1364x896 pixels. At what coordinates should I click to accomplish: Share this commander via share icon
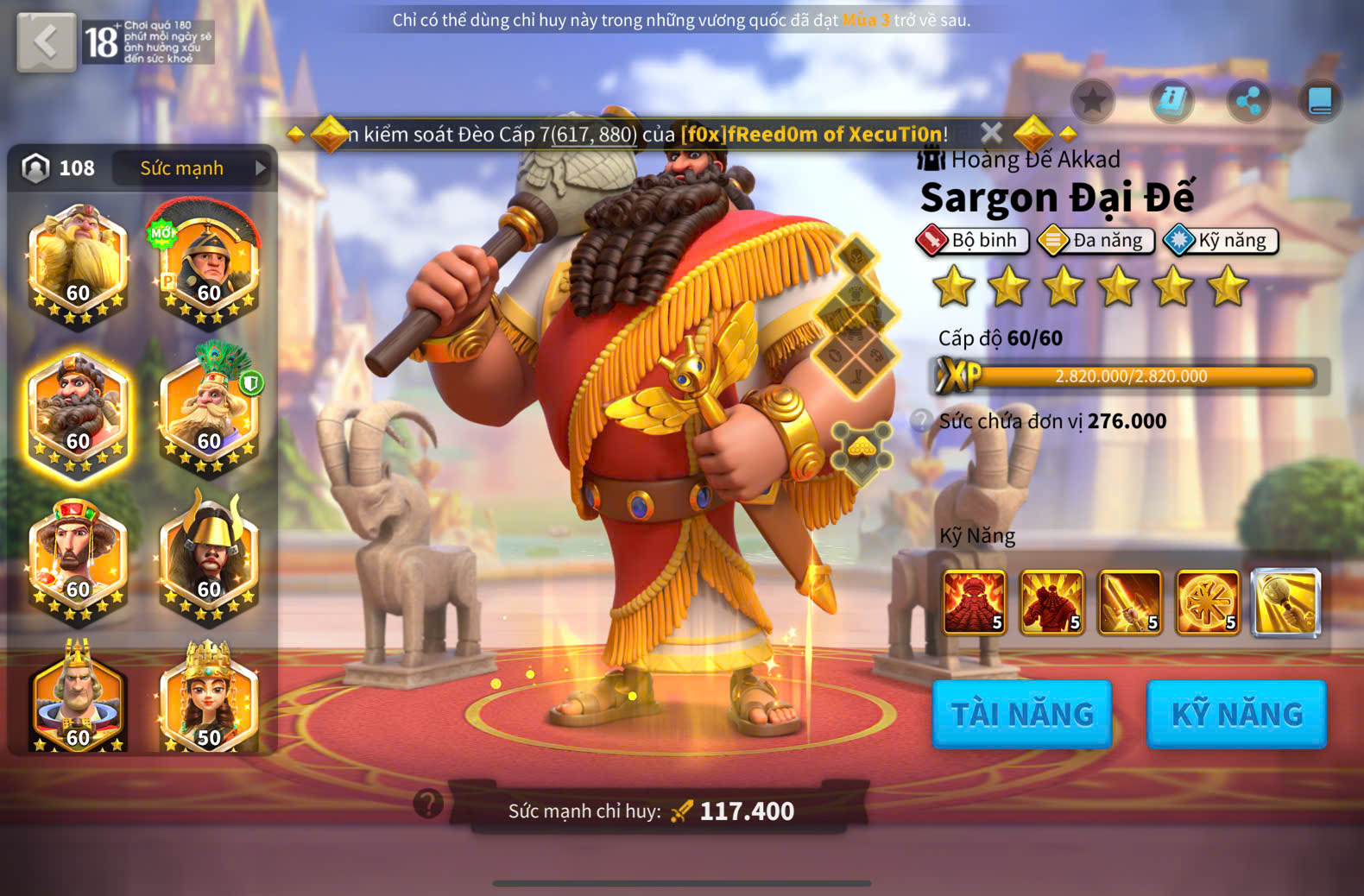(1248, 102)
